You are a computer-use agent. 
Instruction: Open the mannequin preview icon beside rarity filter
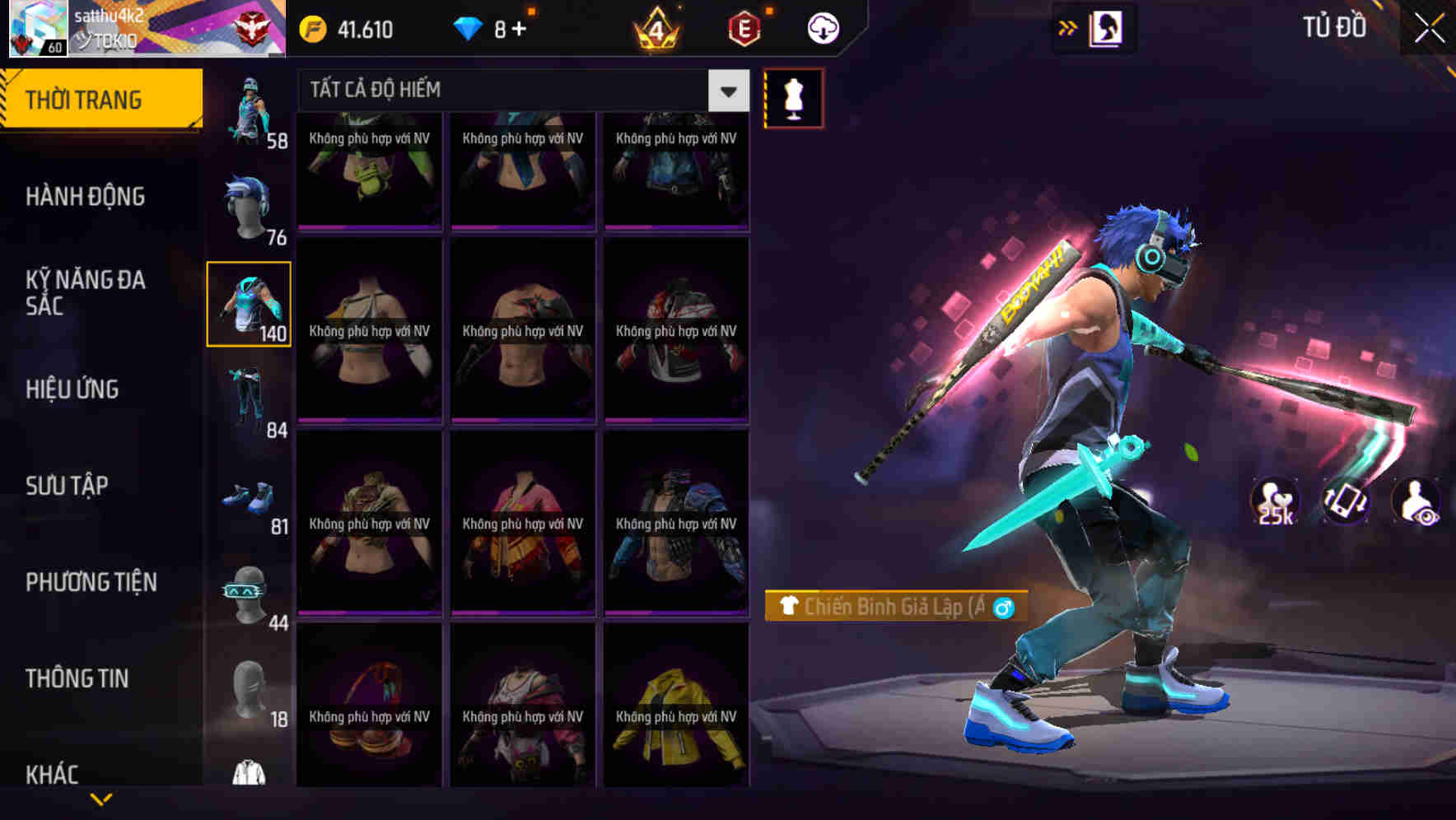pos(792,97)
